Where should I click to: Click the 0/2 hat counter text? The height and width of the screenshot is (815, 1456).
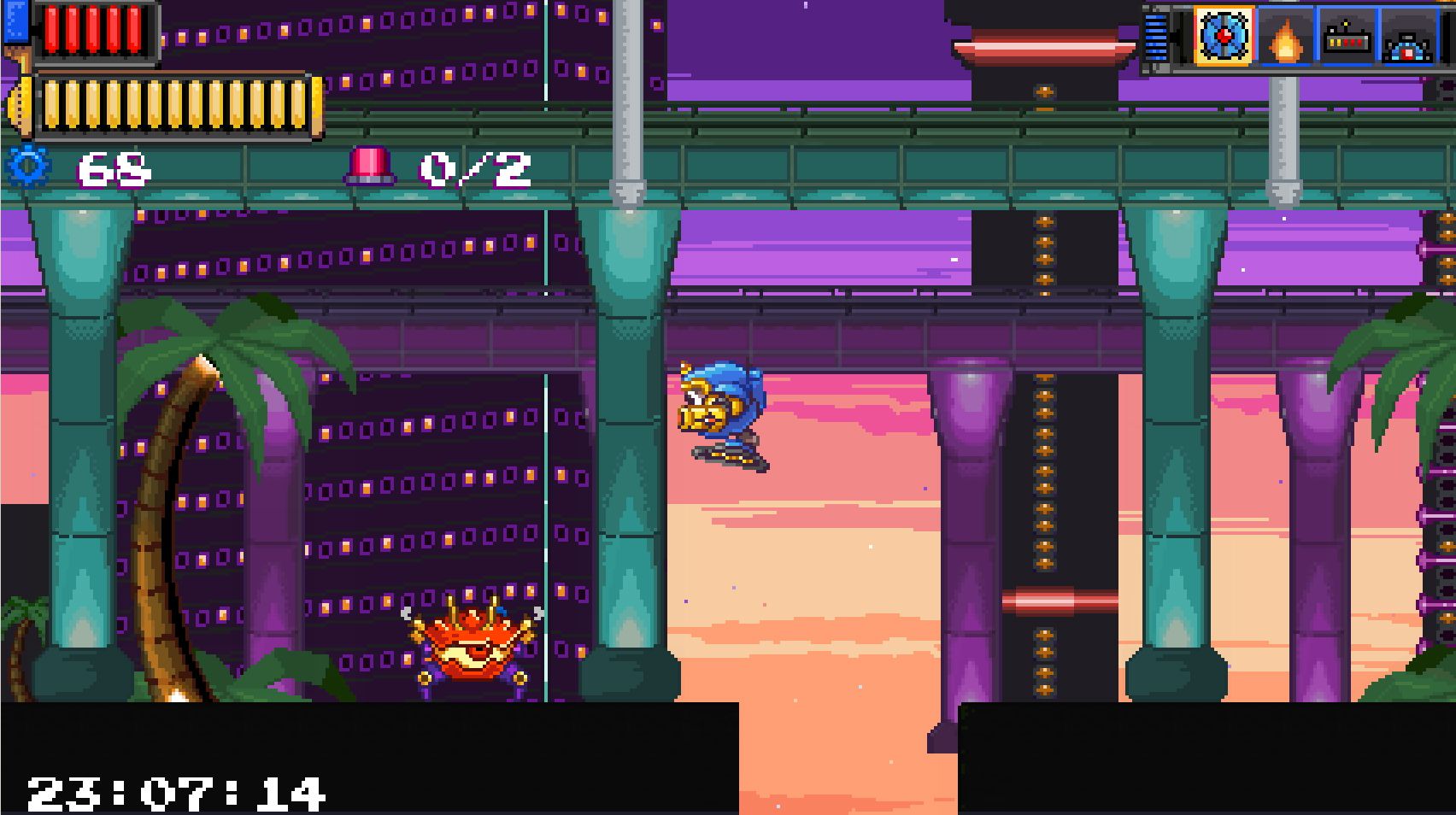(476, 169)
